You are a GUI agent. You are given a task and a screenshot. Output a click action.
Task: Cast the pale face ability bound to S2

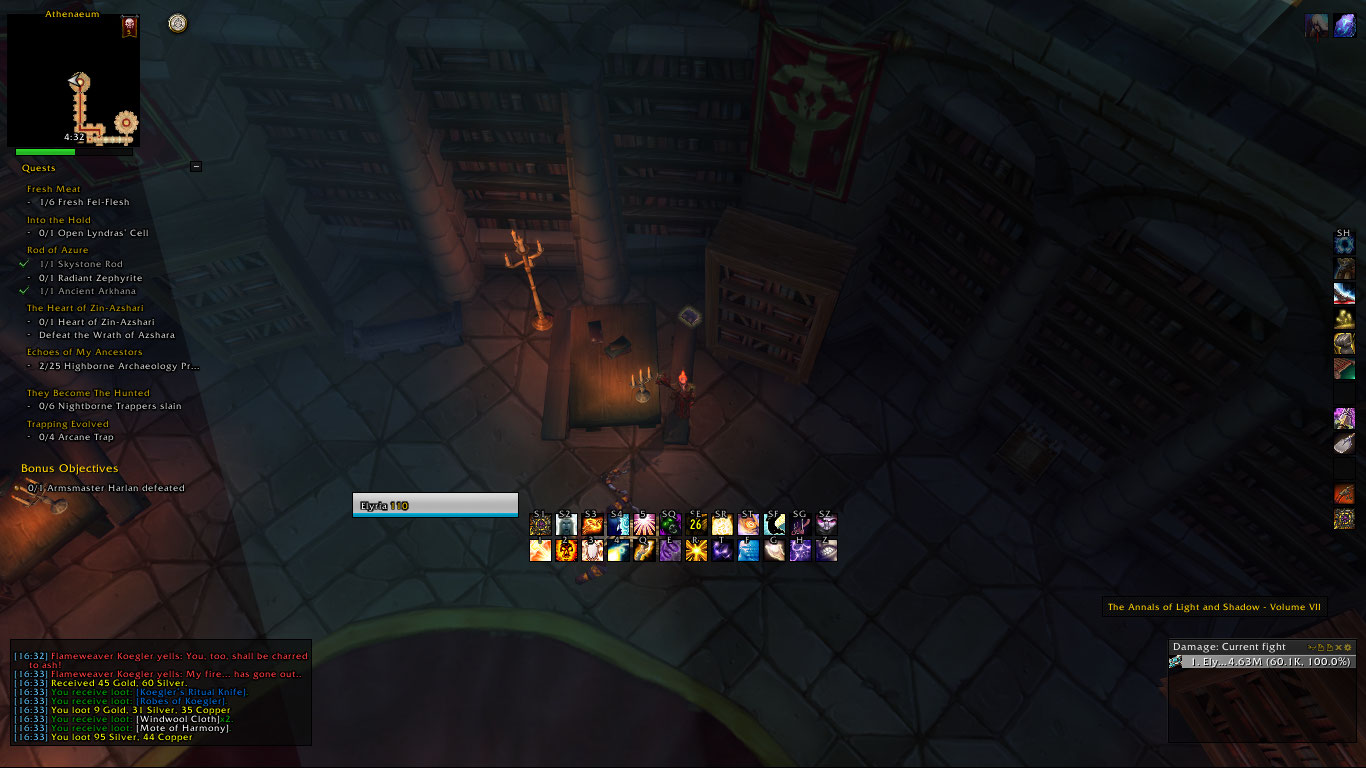click(567, 524)
